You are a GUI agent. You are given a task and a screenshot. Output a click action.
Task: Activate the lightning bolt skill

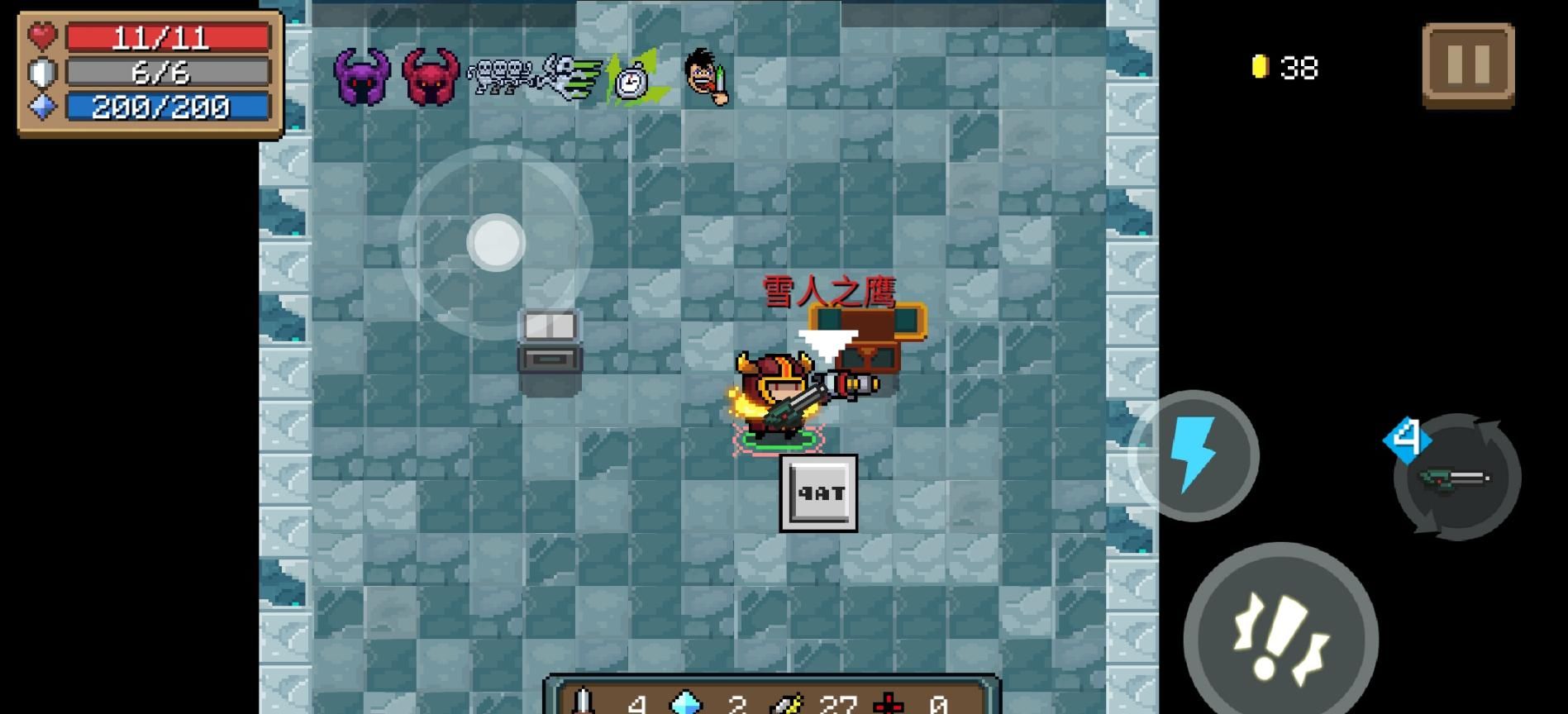click(1194, 455)
